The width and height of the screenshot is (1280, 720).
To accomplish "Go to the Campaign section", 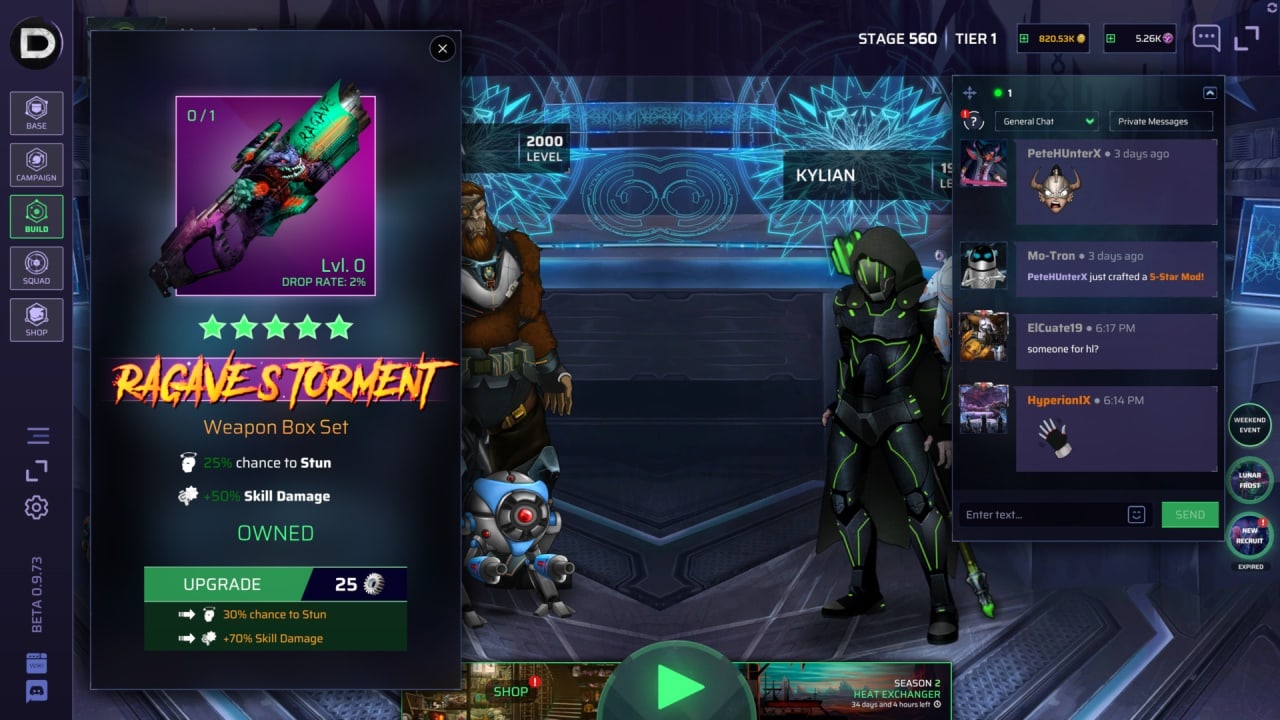I will coord(37,165).
